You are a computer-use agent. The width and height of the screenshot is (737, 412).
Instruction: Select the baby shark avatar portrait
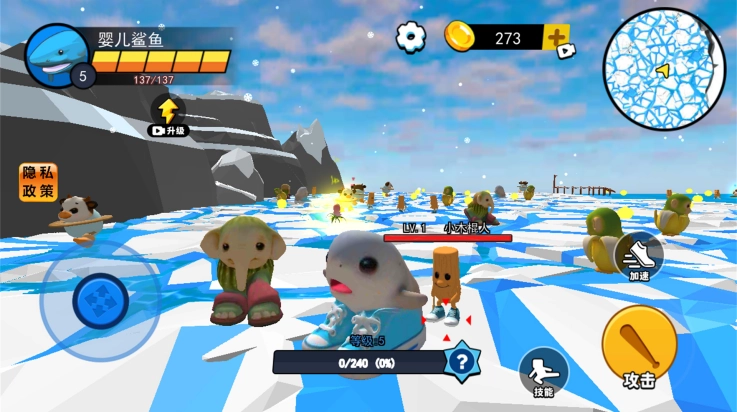[56, 56]
